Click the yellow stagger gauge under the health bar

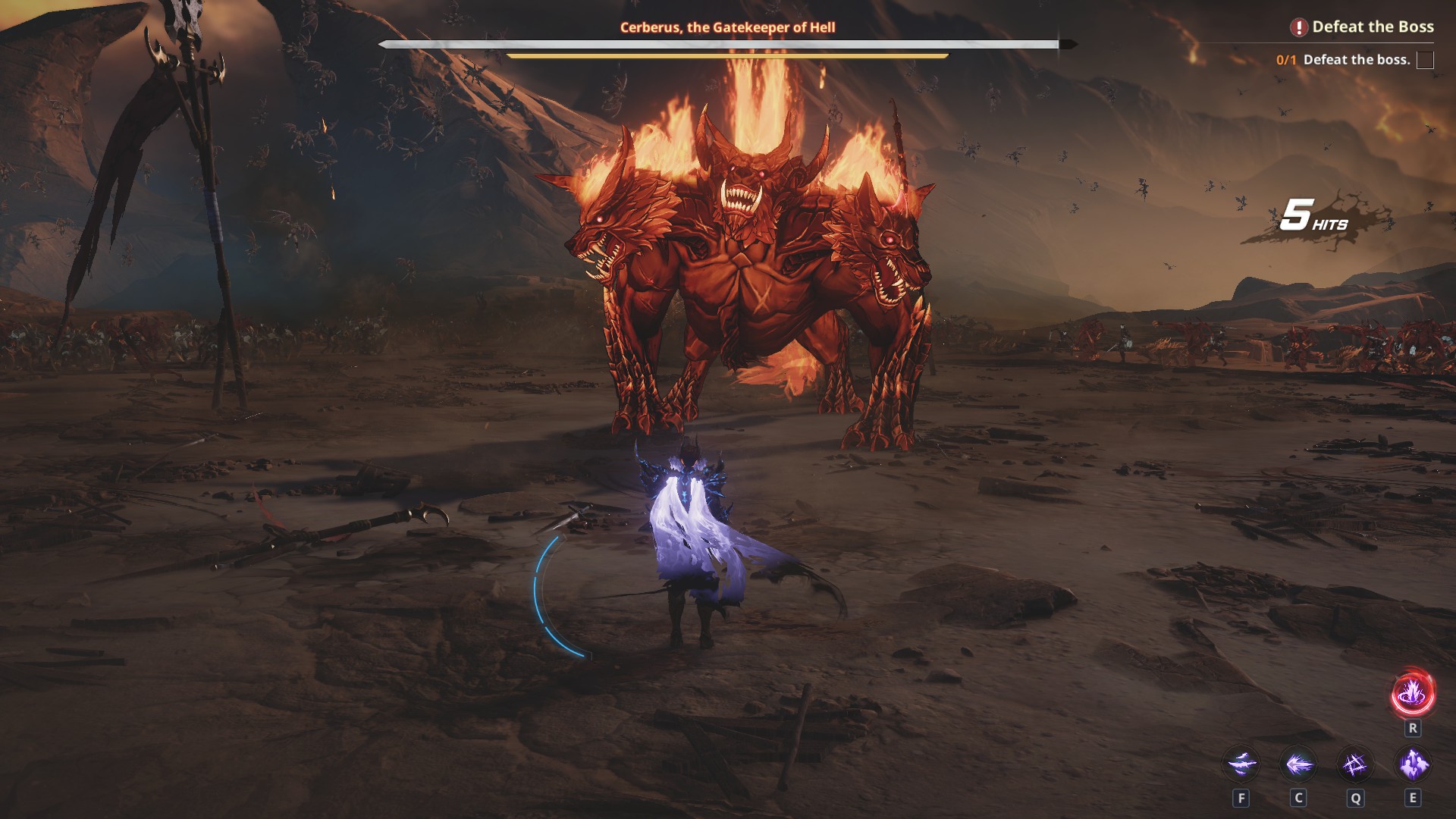pyautogui.click(x=728, y=57)
